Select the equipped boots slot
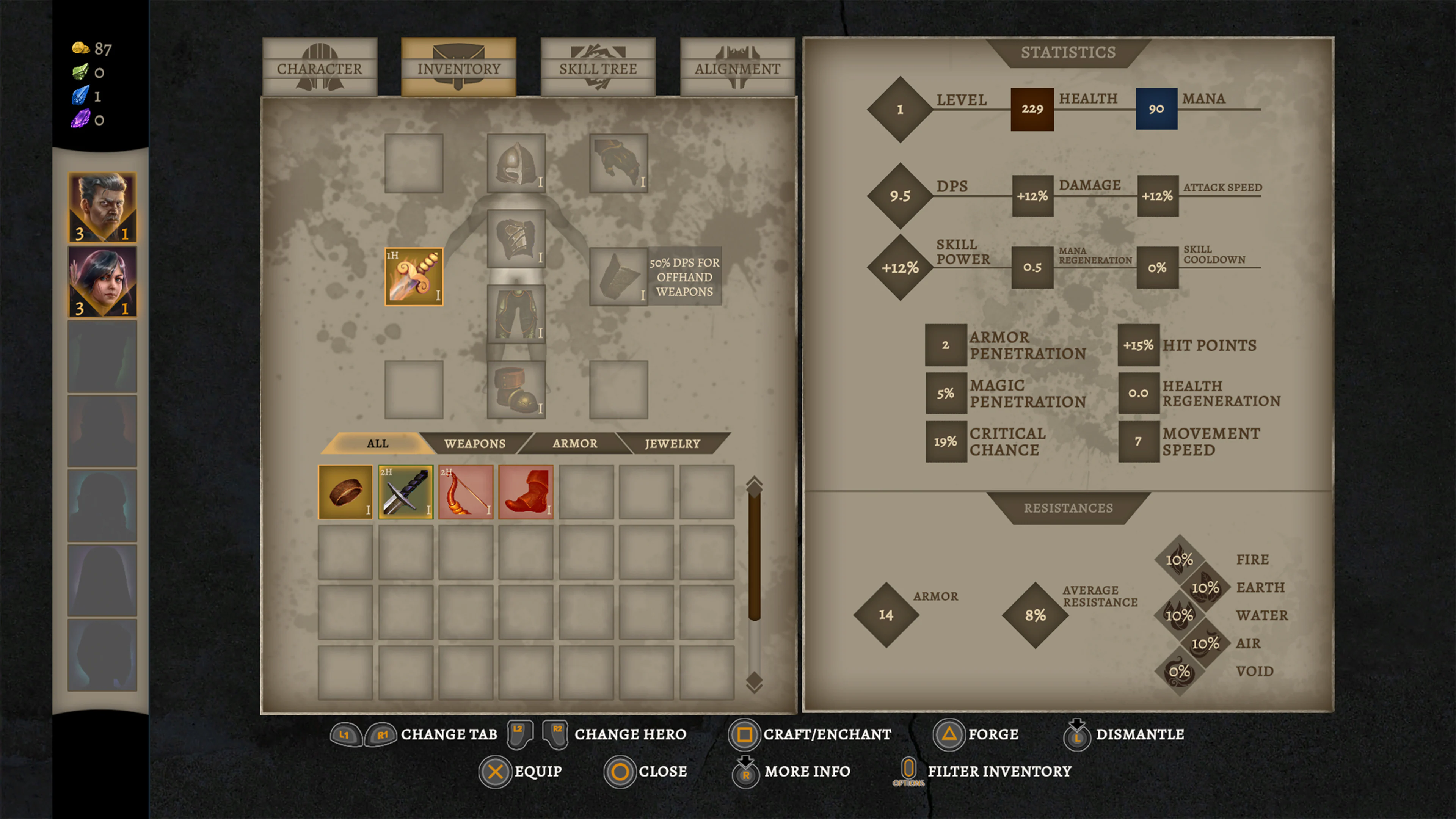The width and height of the screenshot is (1456, 819). click(x=516, y=390)
